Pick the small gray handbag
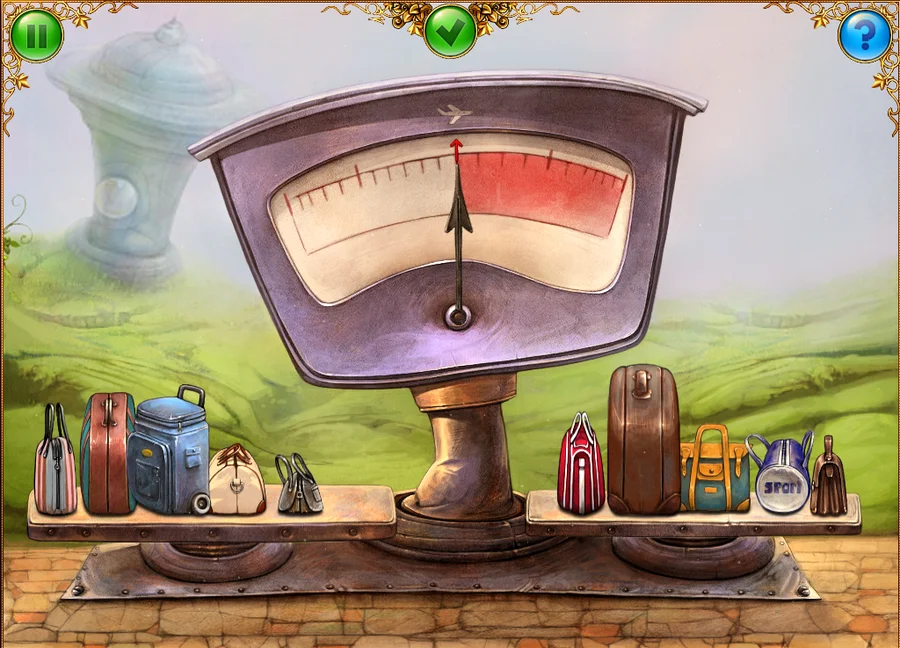 299,485
